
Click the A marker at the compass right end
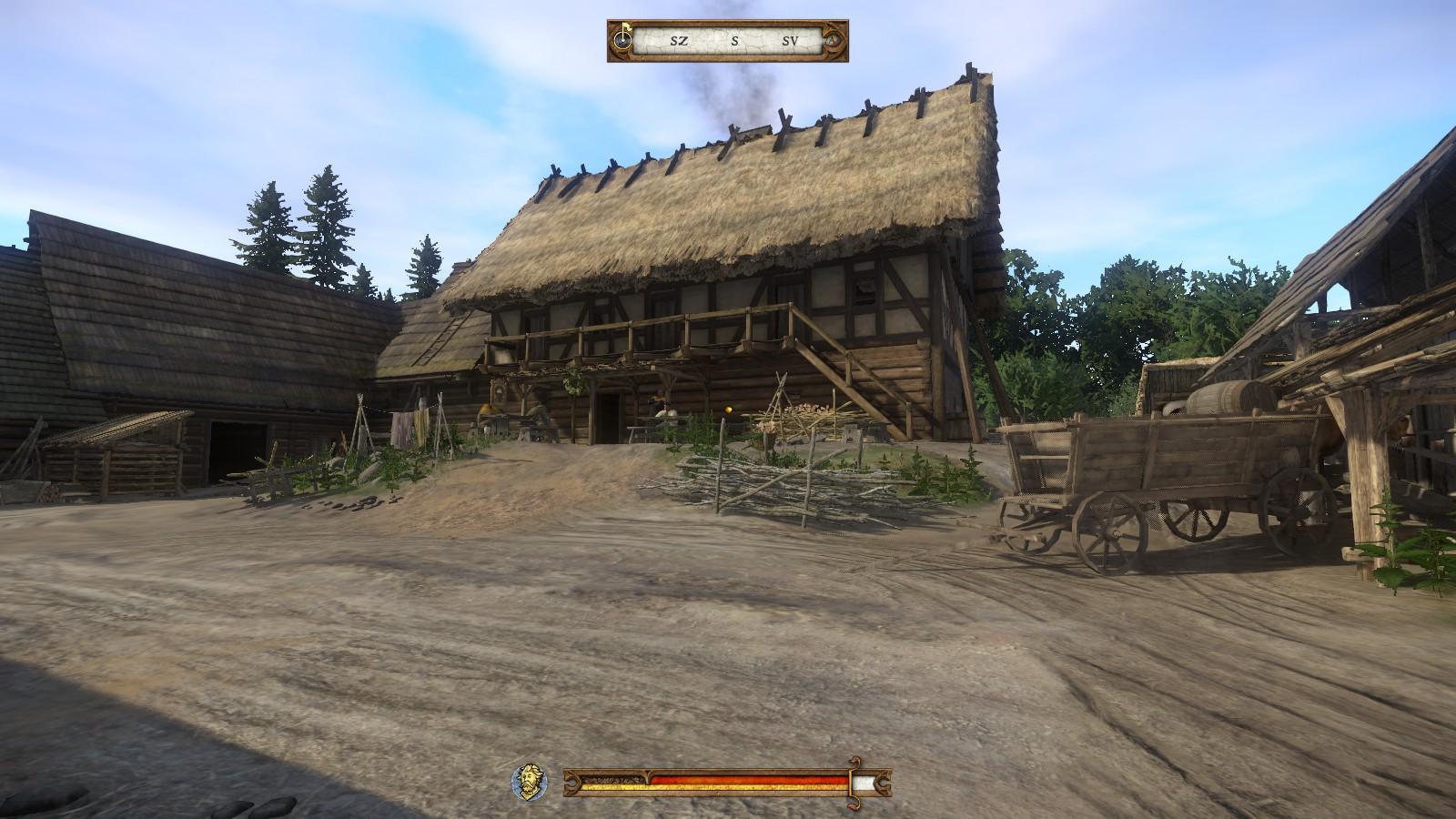[833, 41]
